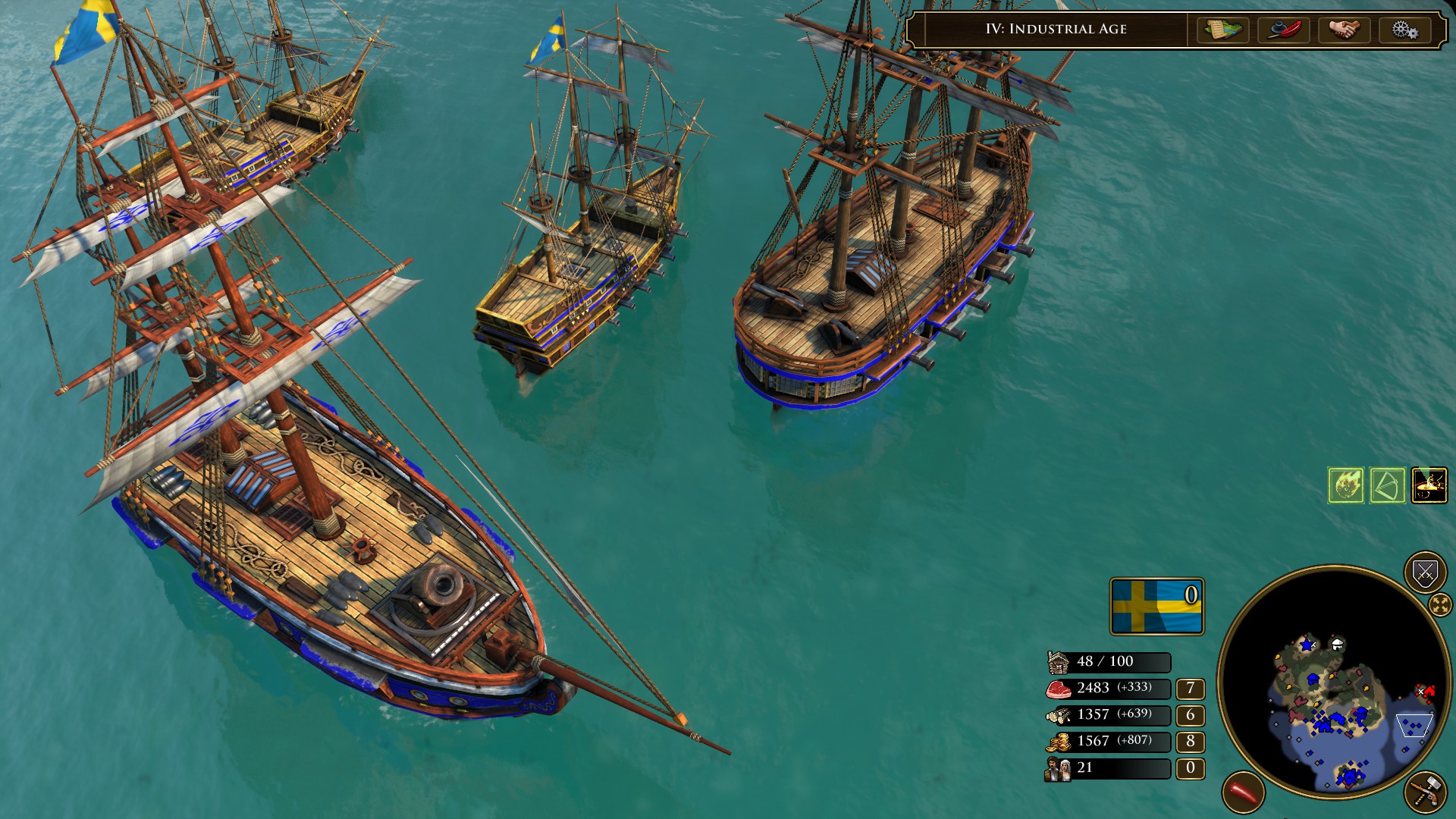Screen dimensions: 1456x819
Task: Open the chat quill and inkwell button
Action: [x=1283, y=30]
